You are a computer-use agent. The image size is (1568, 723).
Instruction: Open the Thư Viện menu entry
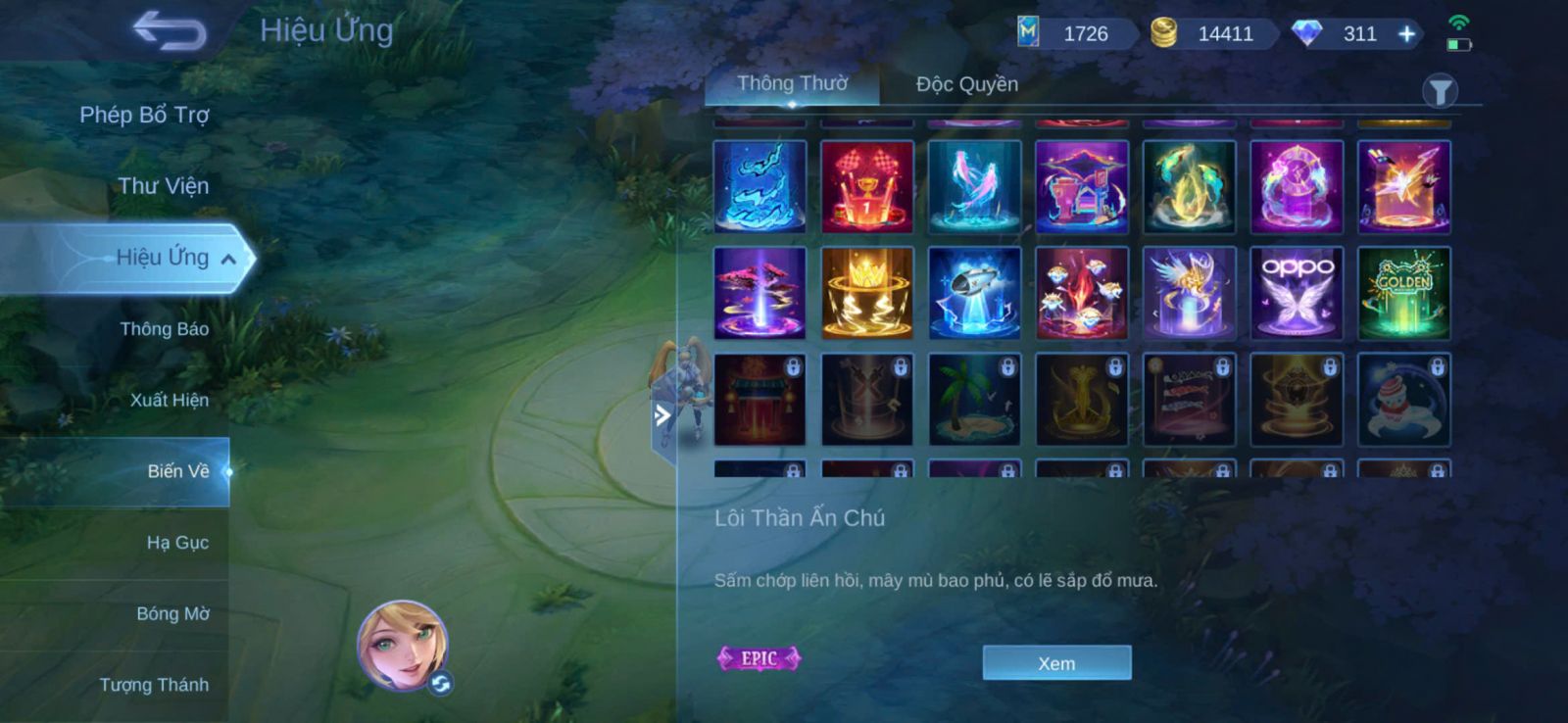[x=163, y=186]
